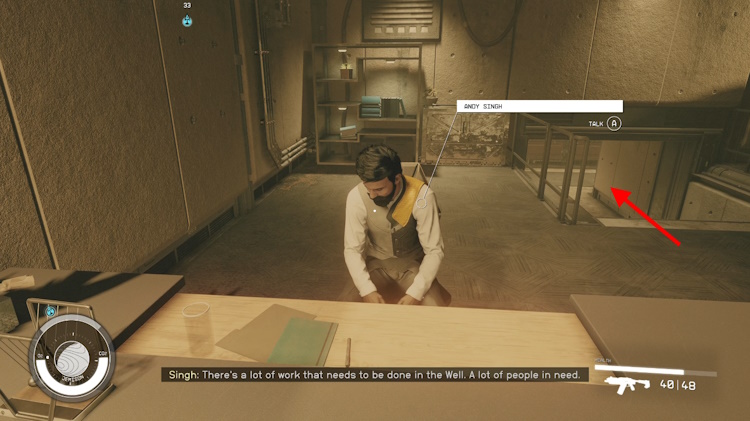
Task: Click the teal icon below the number 33
Action: click(x=187, y=21)
